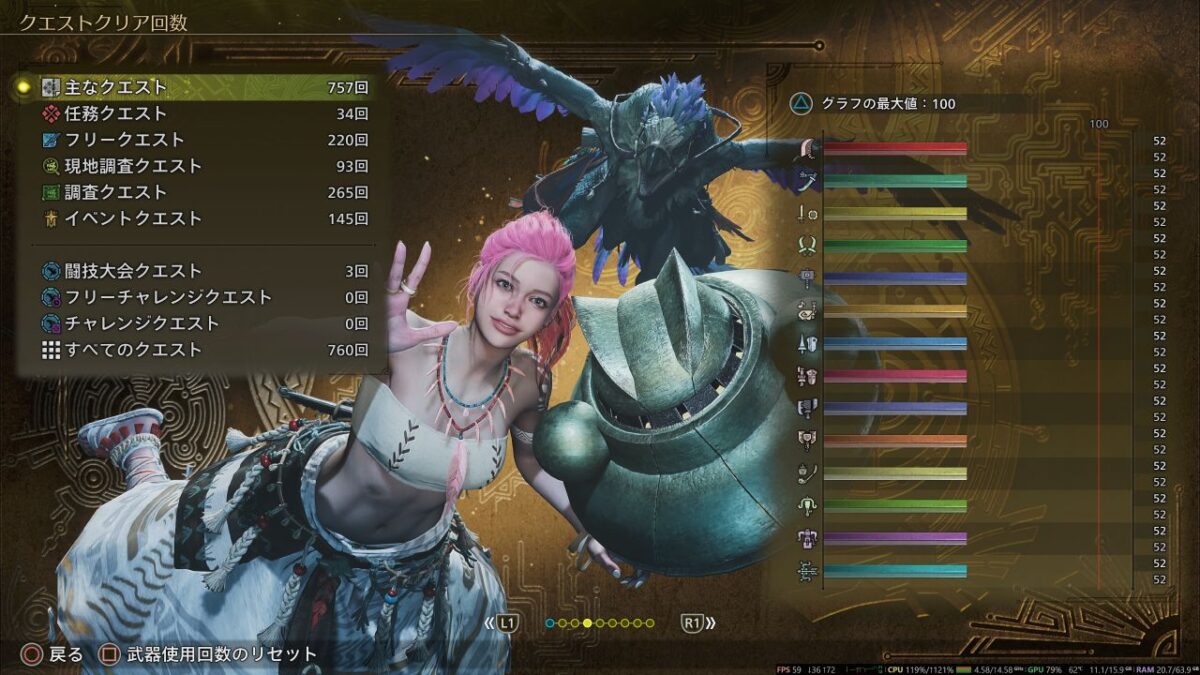The width and height of the screenshot is (1200, 675).
Task: Open the 現地調査クエスト row
Action: 195,166
